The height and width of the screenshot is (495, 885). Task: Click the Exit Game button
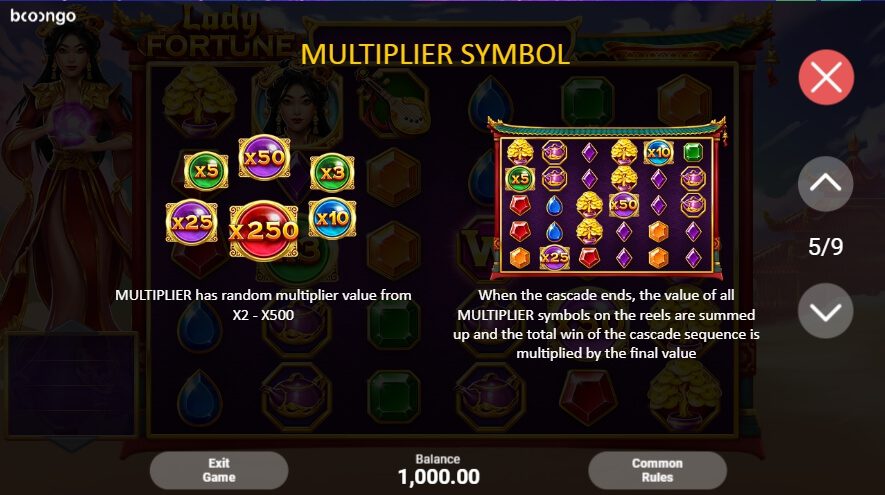(x=219, y=470)
